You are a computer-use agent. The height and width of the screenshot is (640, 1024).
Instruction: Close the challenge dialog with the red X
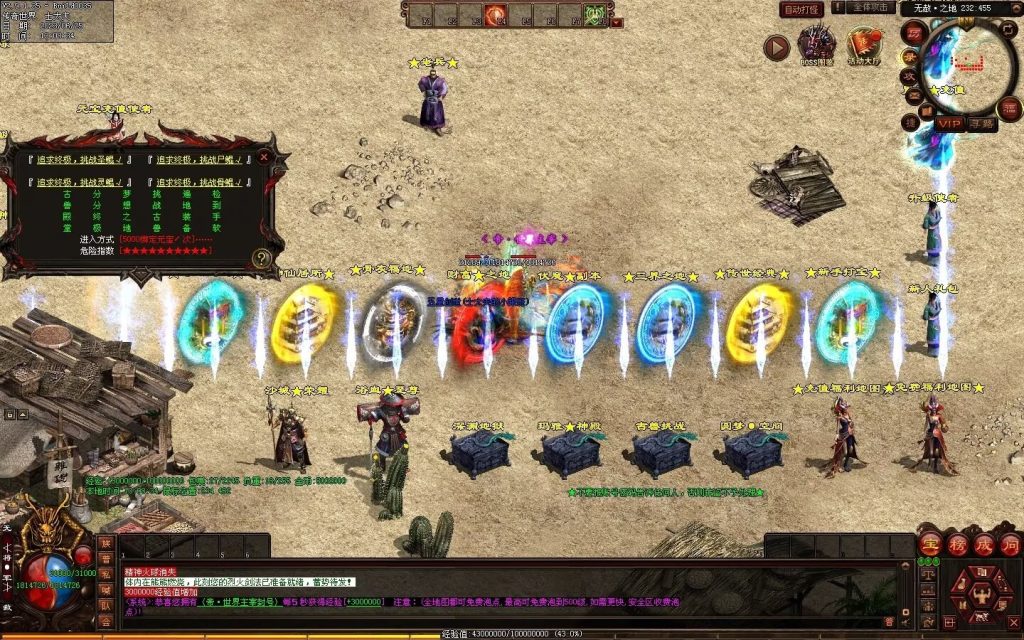(264, 156)
